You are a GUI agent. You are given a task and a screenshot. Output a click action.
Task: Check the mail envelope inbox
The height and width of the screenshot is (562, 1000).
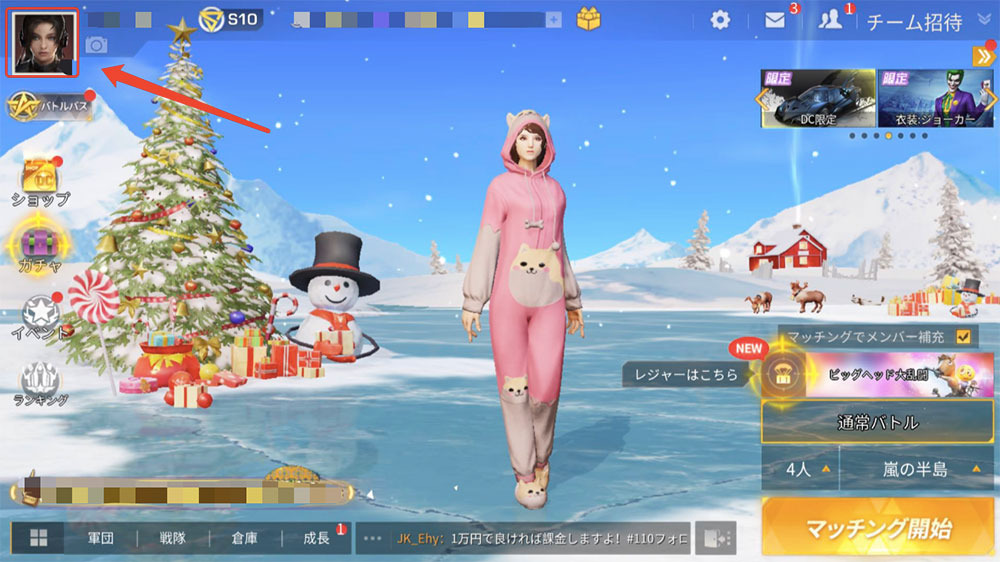[775, 20]
